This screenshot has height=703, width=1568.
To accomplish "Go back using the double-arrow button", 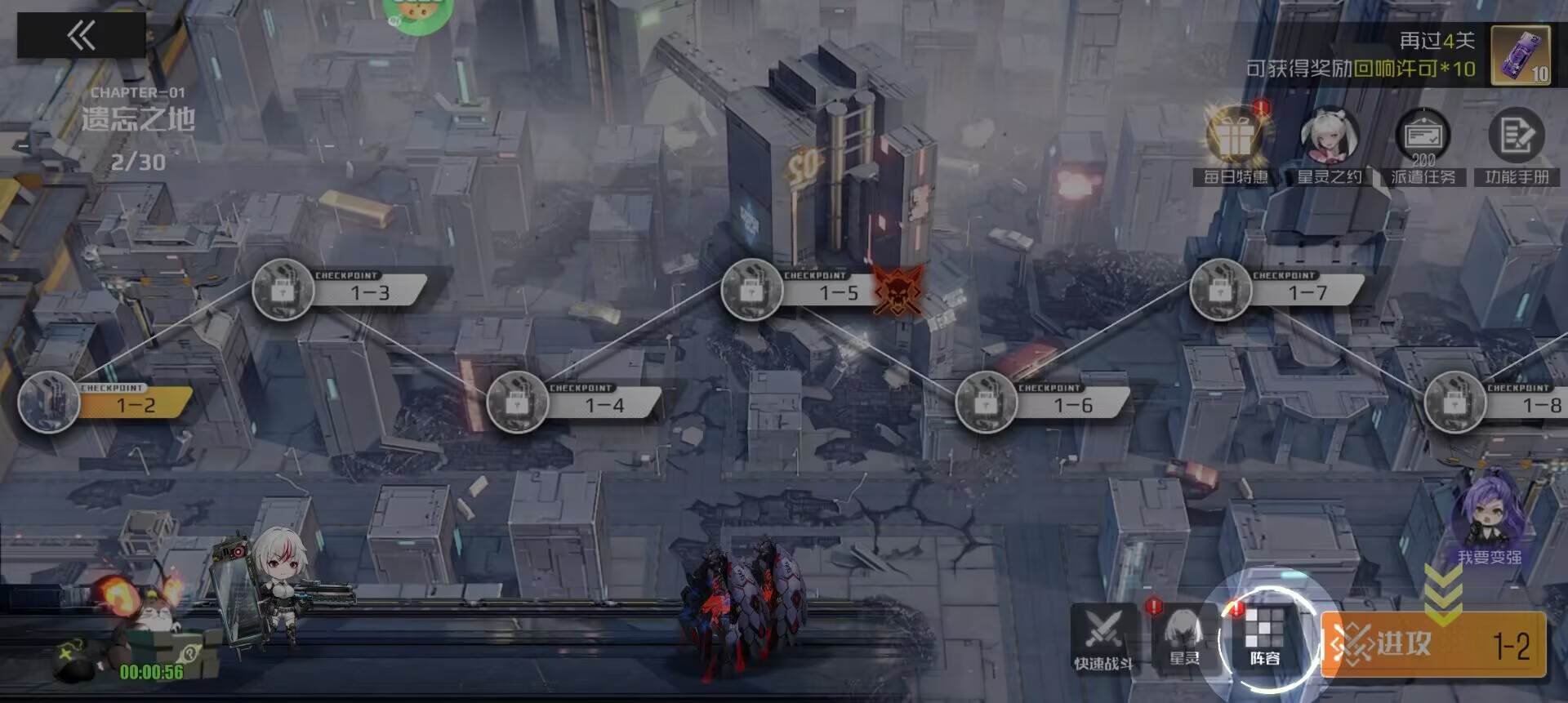I will (81, 36).
